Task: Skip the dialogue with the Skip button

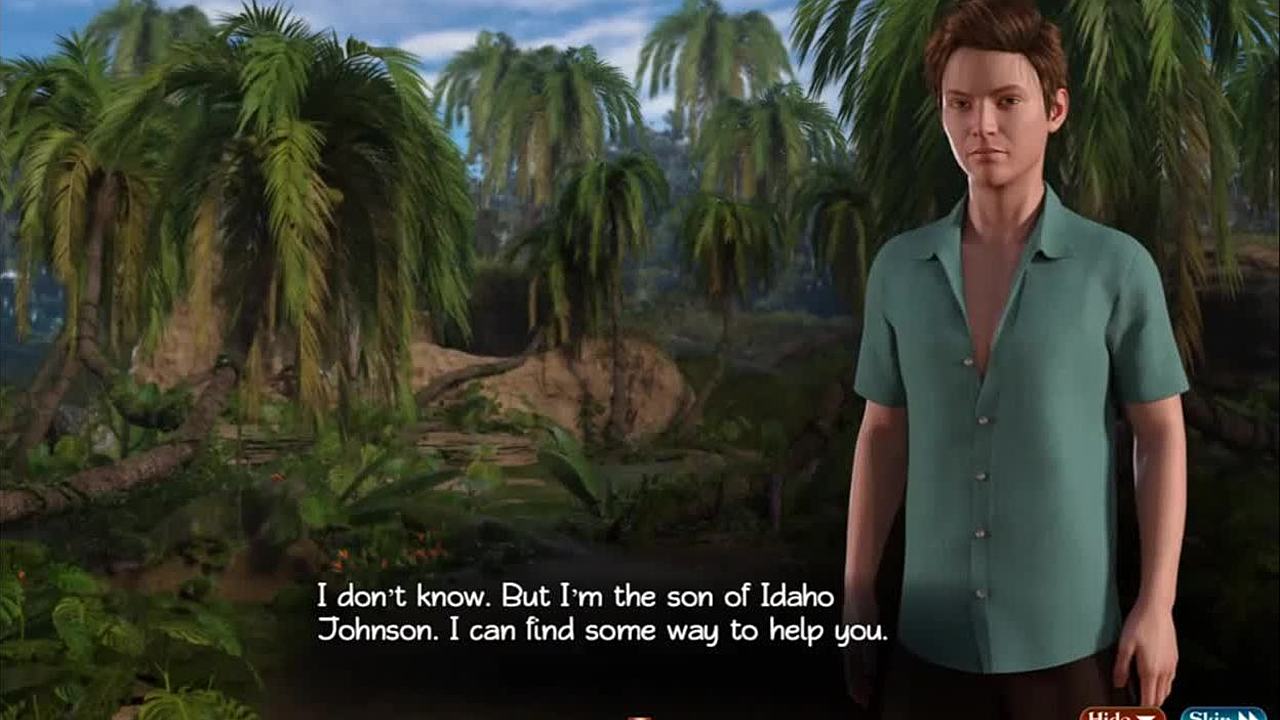Action: pos(1222,714)
